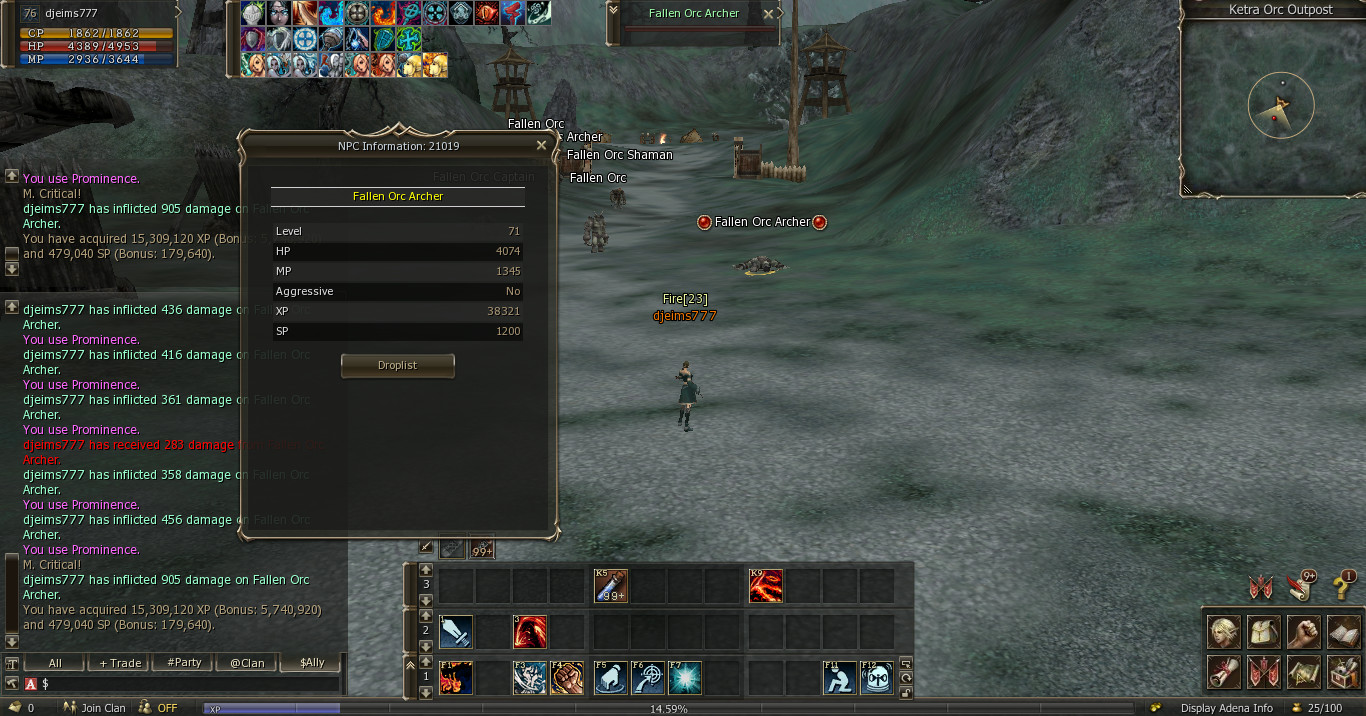Screen dimensions: 1366x716
Task: Use the blue potion in slot K5
Action: coord(610,586)
